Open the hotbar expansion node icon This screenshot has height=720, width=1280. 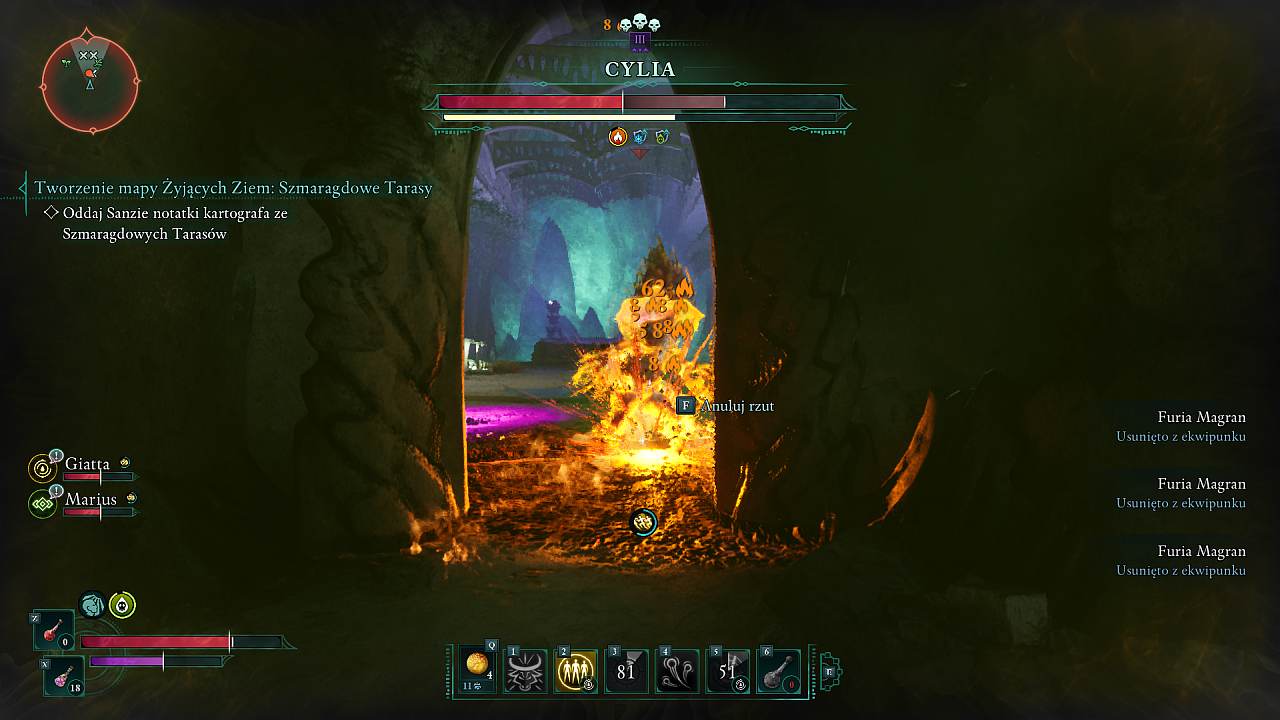point(829,671)
